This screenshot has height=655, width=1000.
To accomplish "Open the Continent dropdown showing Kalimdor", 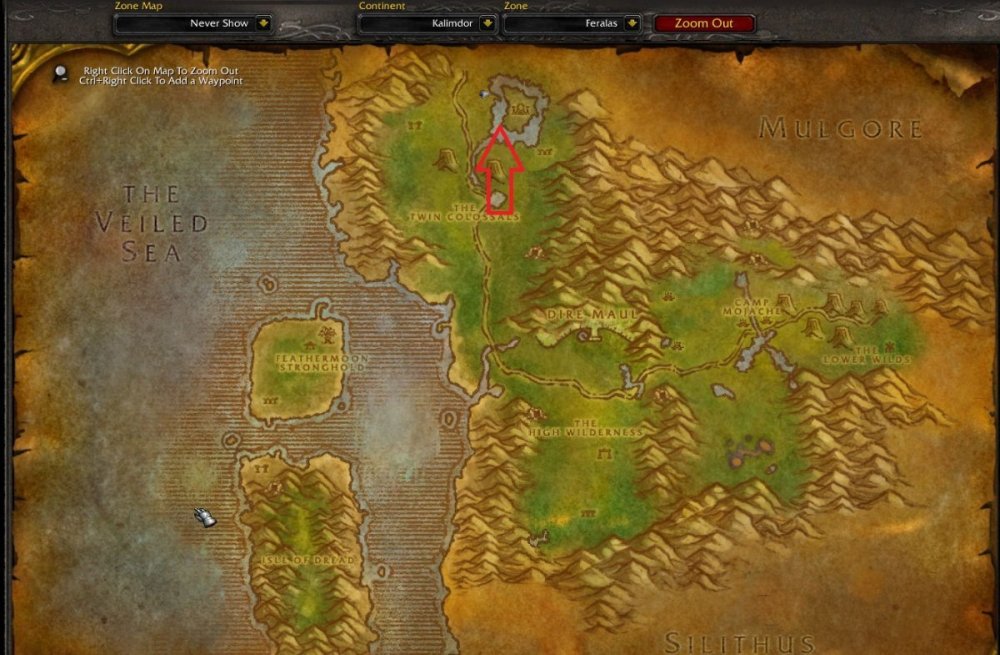I will (486, 23).
